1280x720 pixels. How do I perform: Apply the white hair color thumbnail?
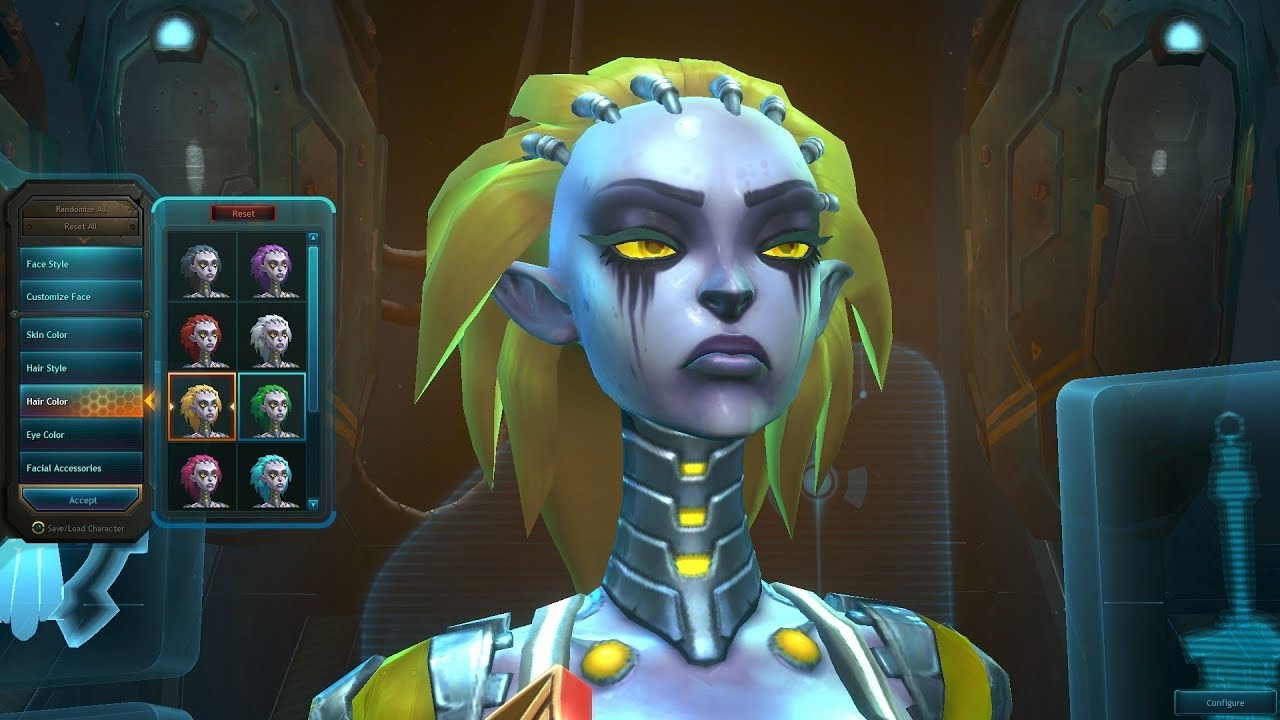click(x=271, y=338)
